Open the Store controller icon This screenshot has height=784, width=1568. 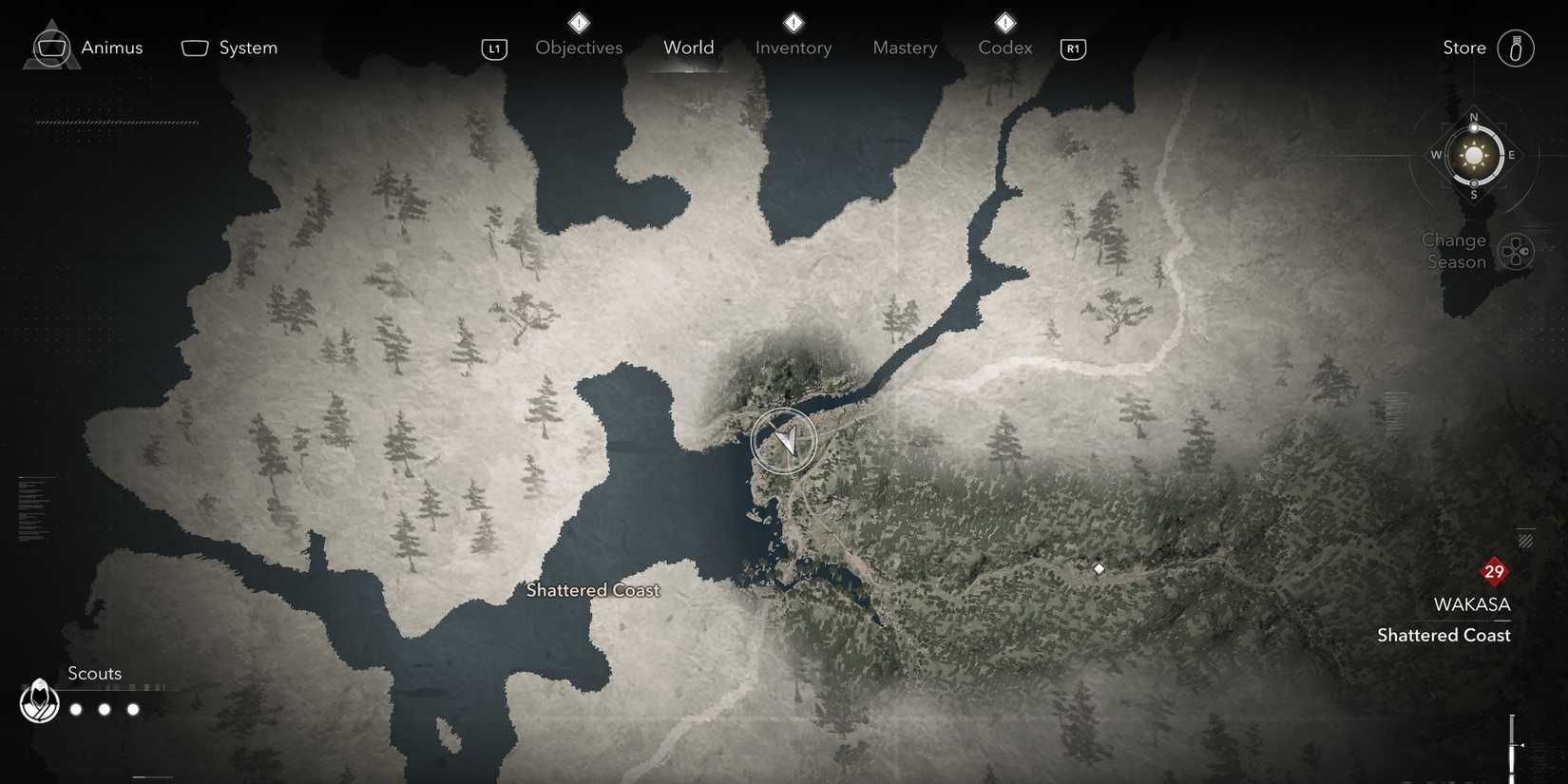[x=1515, y=48]
